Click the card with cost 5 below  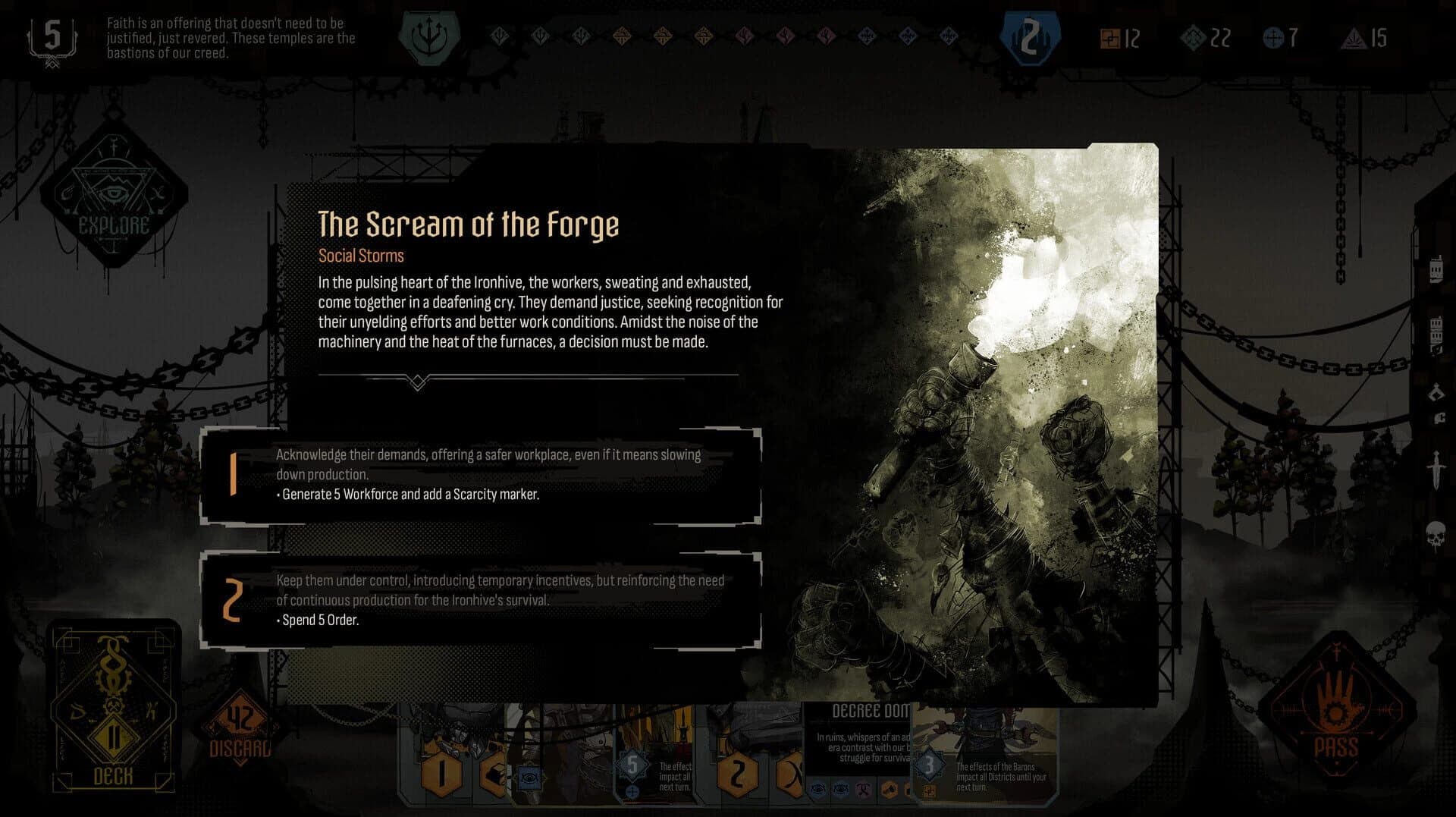[634, 766]
